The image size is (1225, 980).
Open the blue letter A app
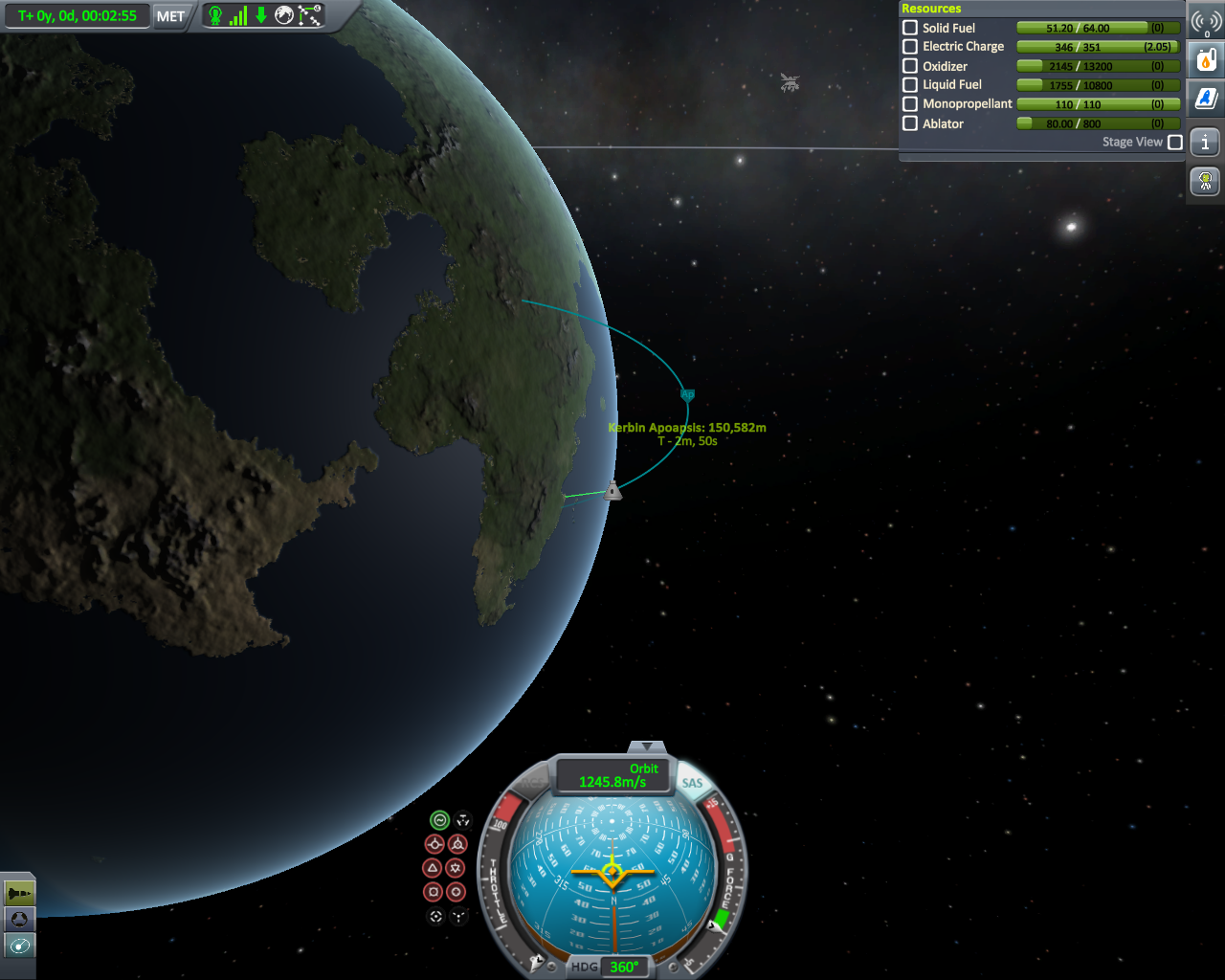[1206, 98]
